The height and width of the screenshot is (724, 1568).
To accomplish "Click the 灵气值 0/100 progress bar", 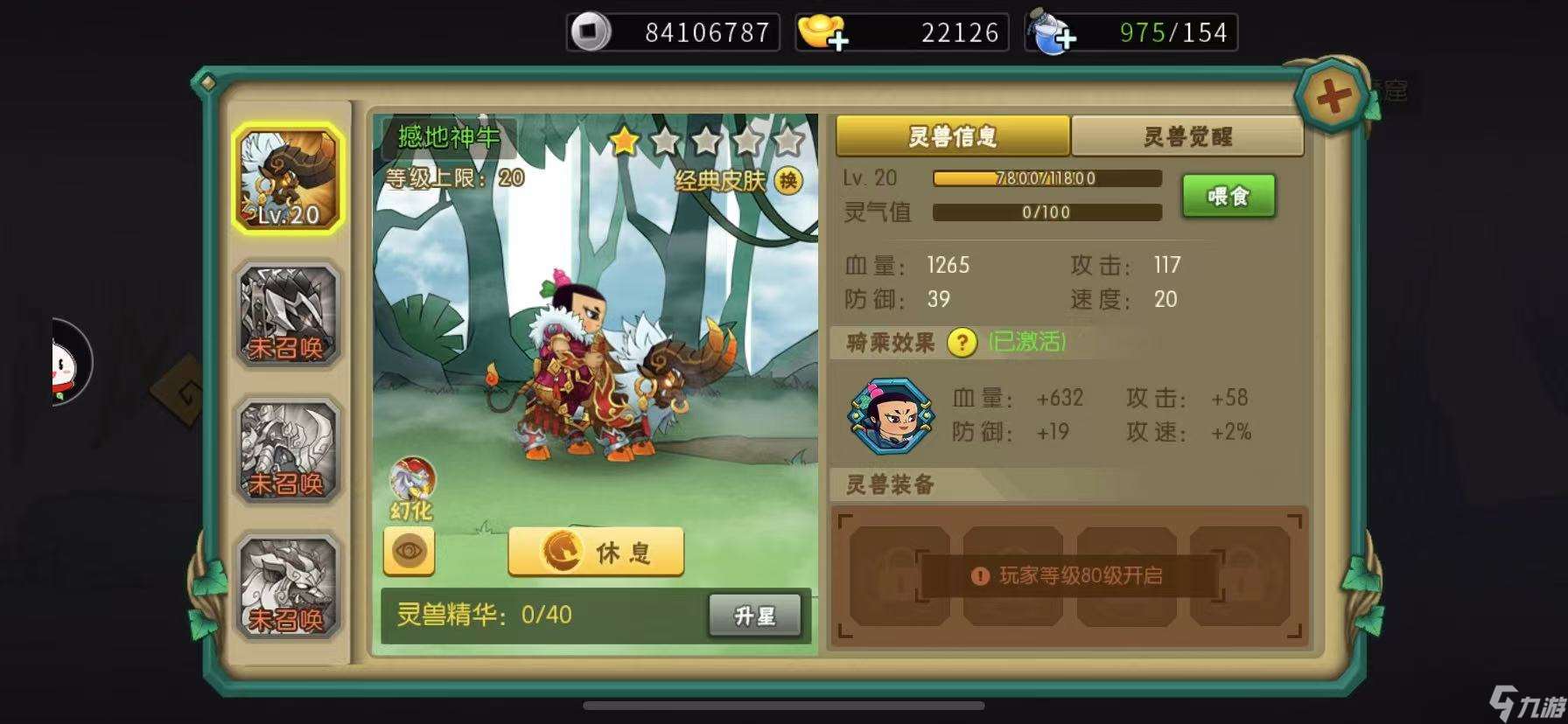I will (1046, 211).
